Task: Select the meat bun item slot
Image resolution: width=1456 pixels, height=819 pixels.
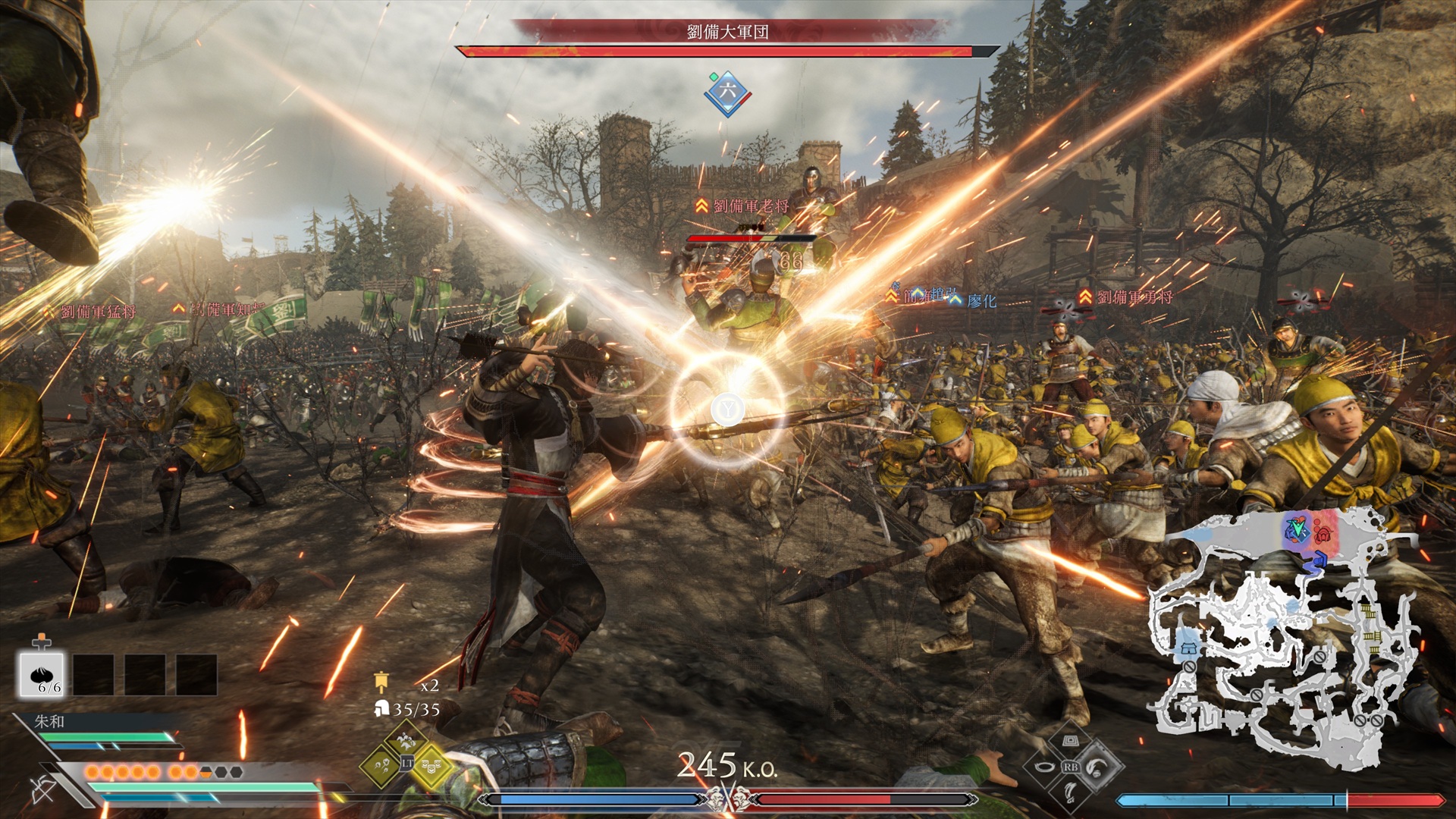Action: (42, 674)
